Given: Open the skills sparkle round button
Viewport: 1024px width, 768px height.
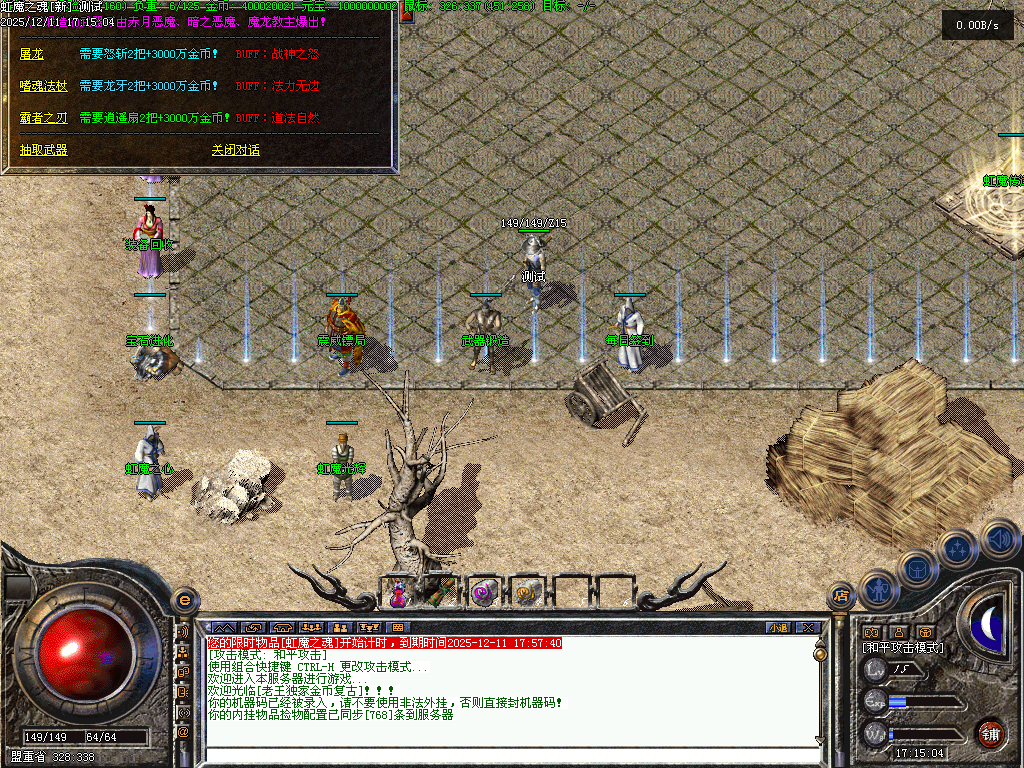Looking at the screenshot, I should (957, 549).
